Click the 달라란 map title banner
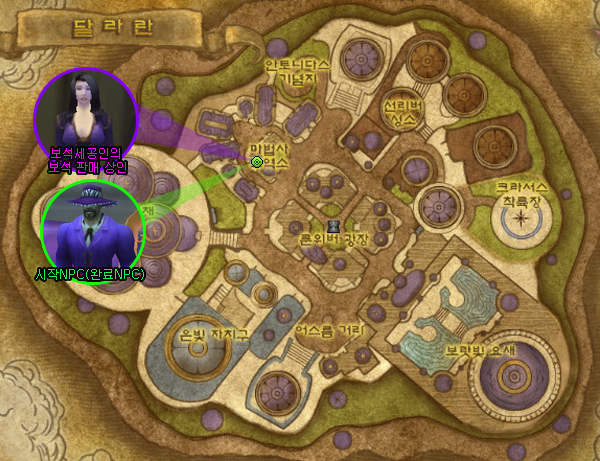600x461 pixels. point(100,27)
